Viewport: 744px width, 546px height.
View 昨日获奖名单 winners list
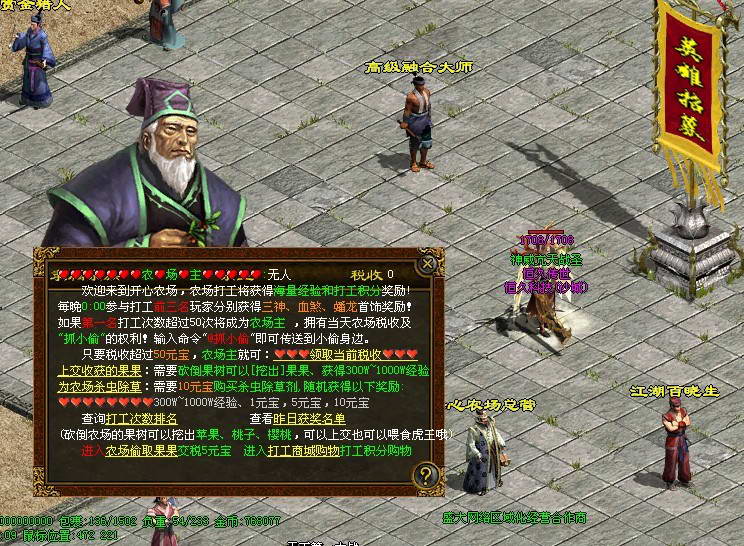click(x=311, y=418)
